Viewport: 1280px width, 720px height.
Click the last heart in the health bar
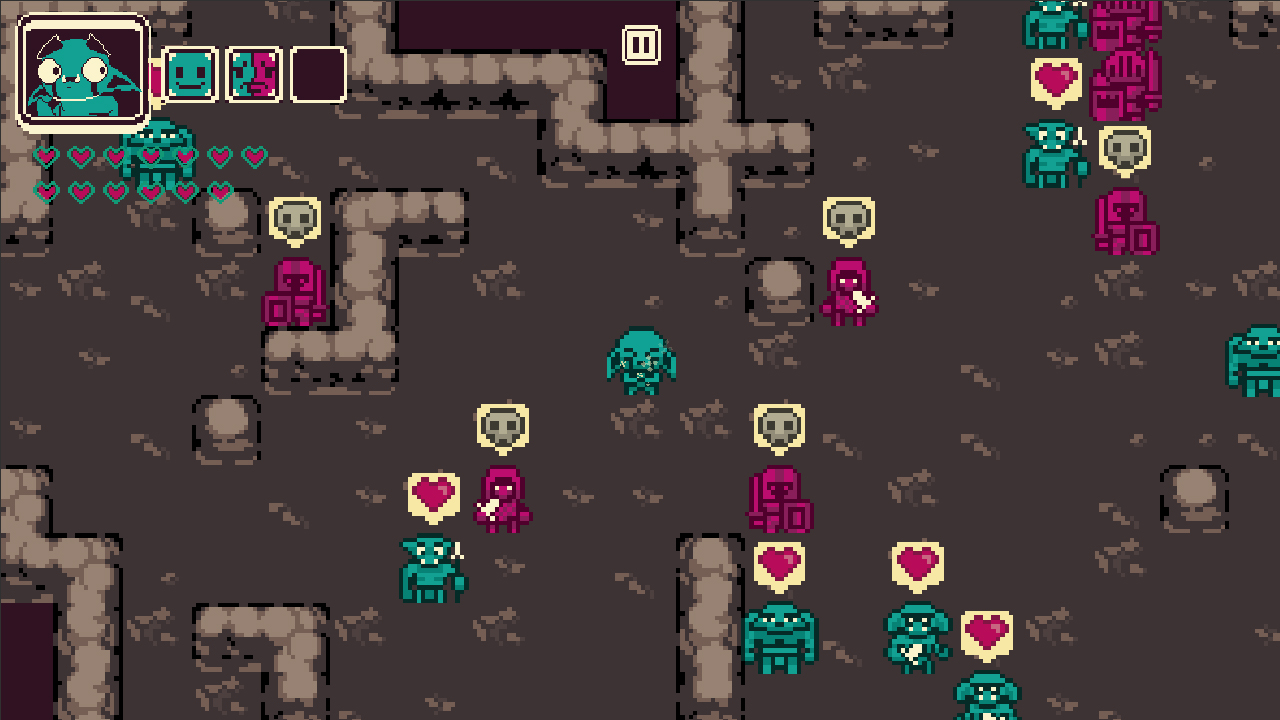[x=218, y=192]
